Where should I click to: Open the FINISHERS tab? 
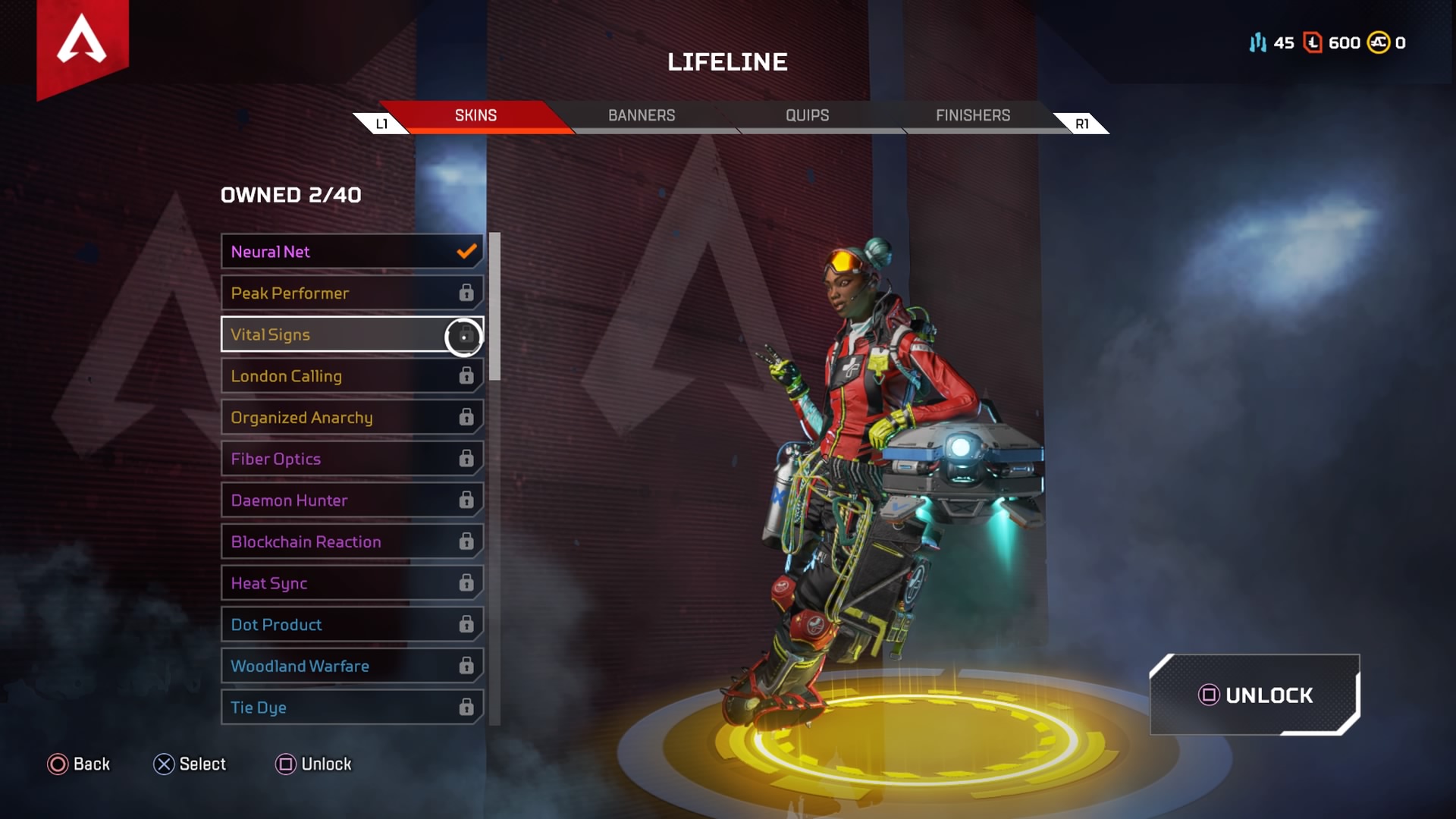pyautogui.click(x=972, y=115)
